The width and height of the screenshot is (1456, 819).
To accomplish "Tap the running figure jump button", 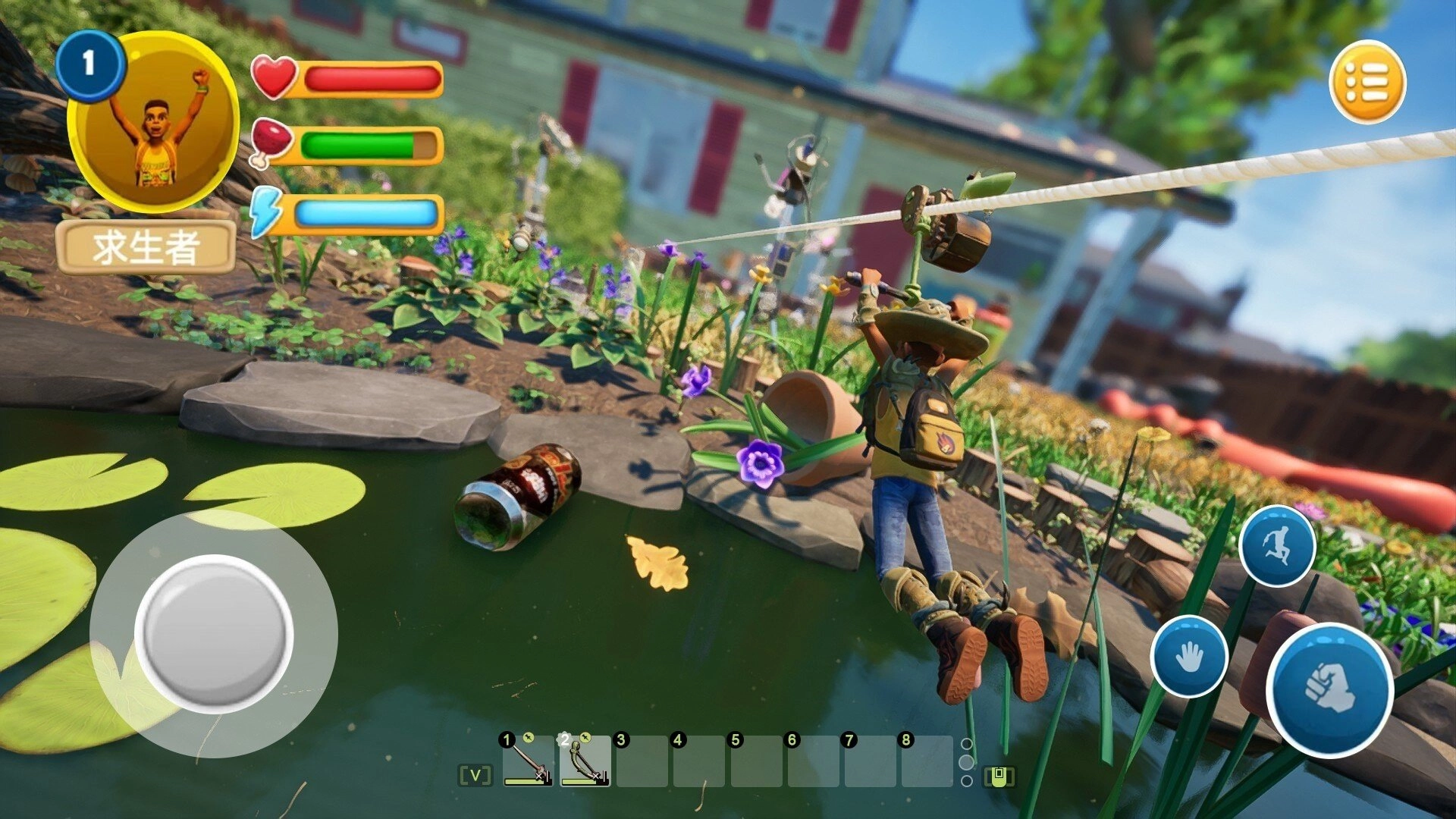I will 1277,546.
